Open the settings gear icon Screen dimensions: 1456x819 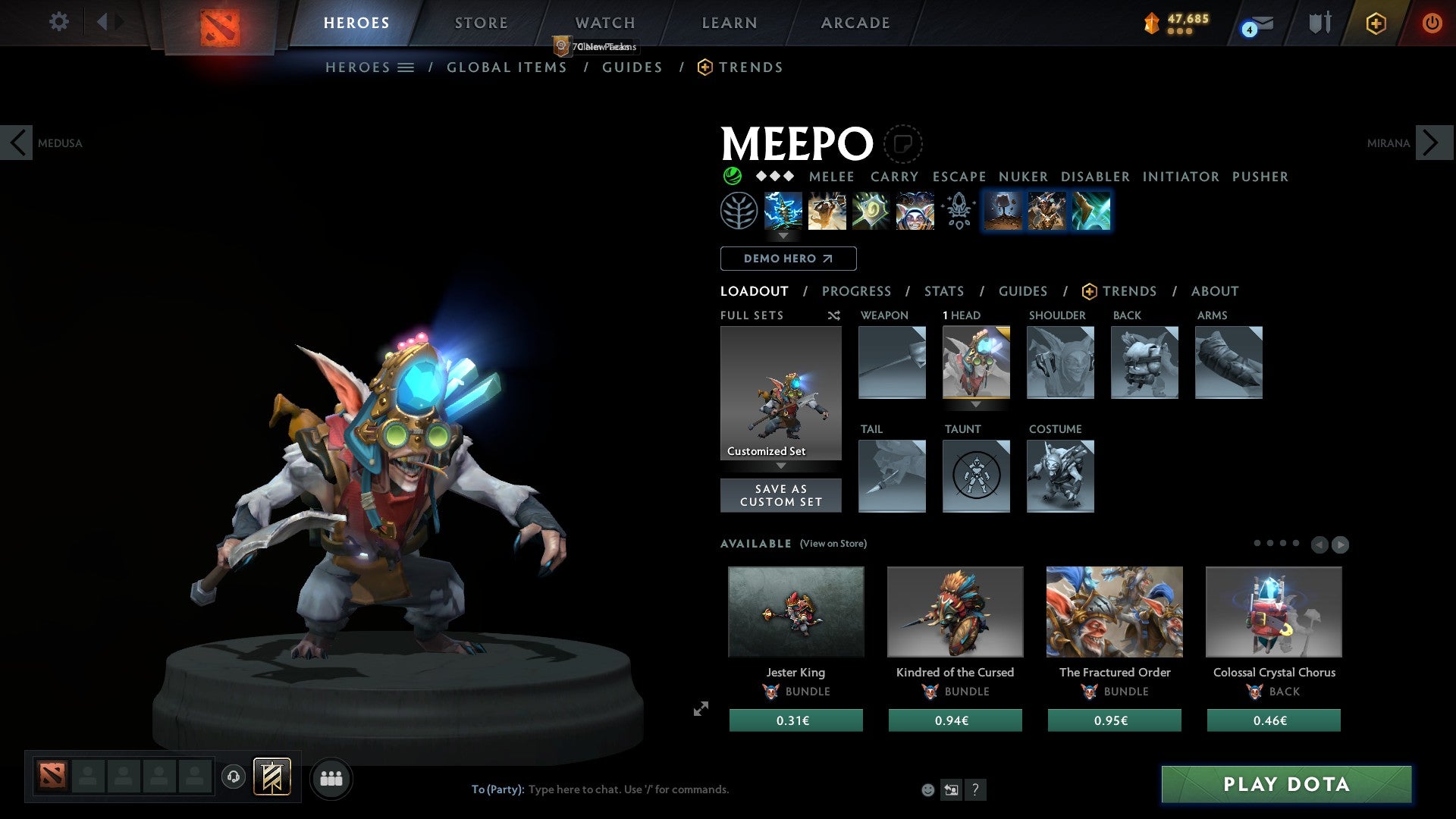(58, 22)
